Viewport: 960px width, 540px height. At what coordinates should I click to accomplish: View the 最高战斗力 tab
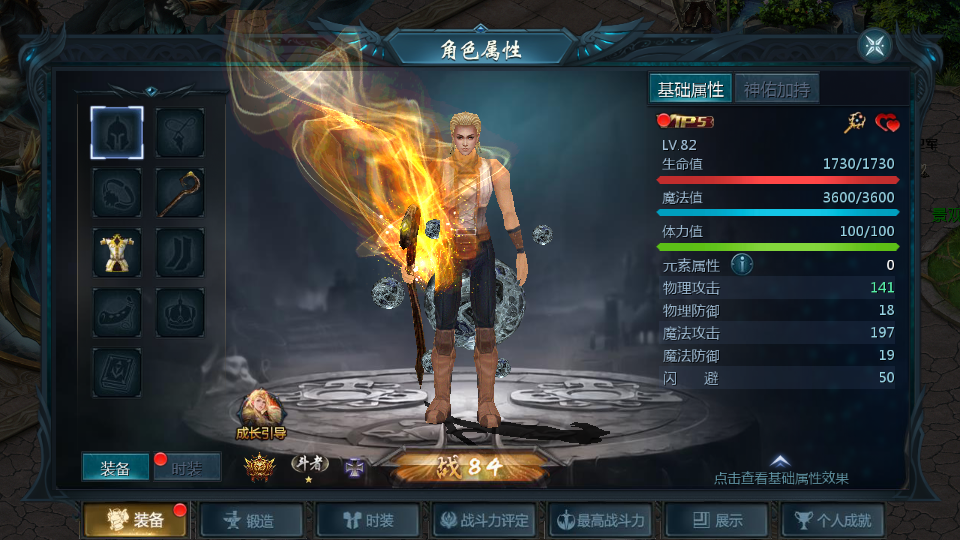coord(601,520)
